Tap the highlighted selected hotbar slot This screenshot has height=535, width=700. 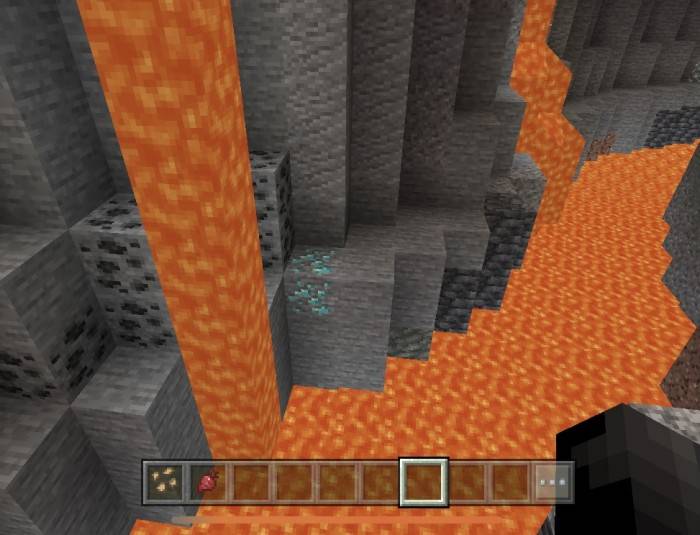point(423,482)
